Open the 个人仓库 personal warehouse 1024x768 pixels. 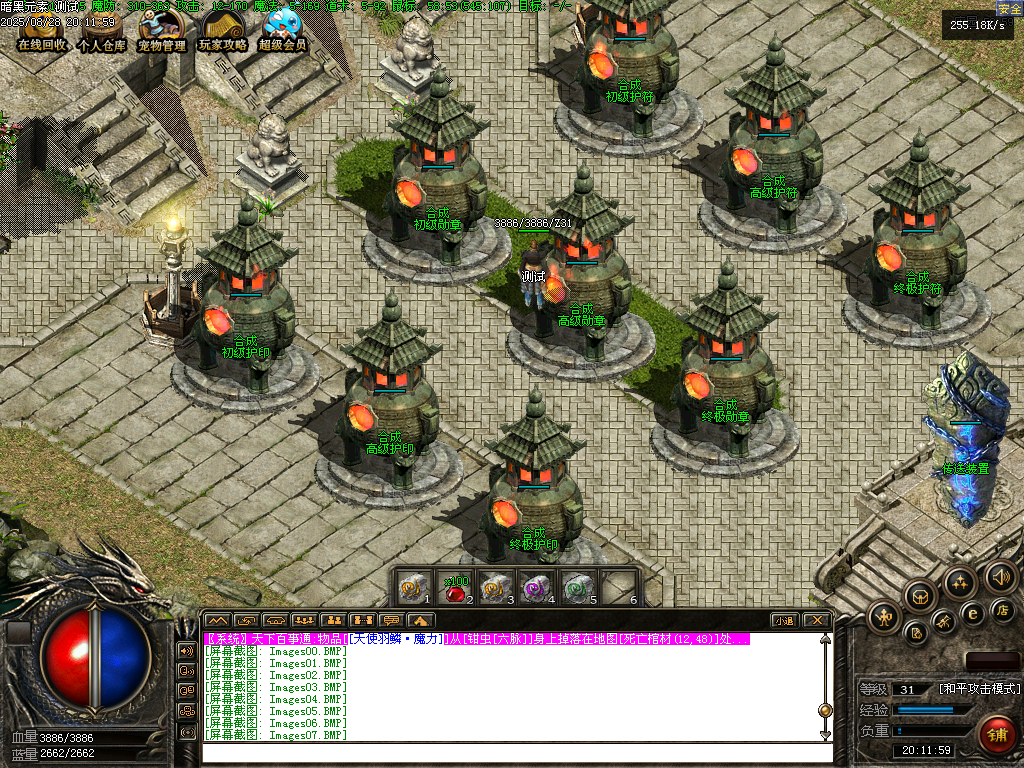101,32
